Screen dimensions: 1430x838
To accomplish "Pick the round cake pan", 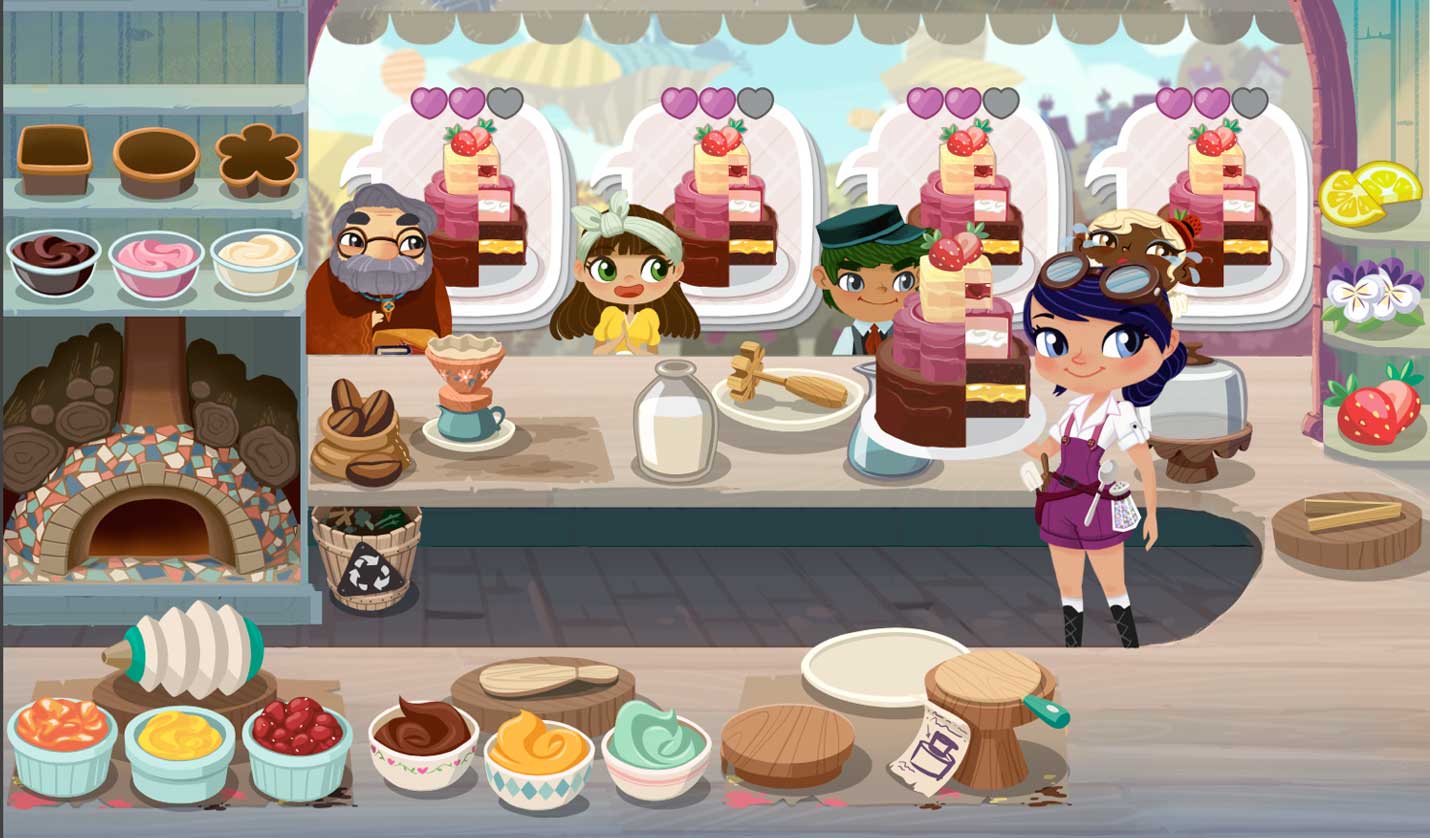I will (x=156, y=160).
